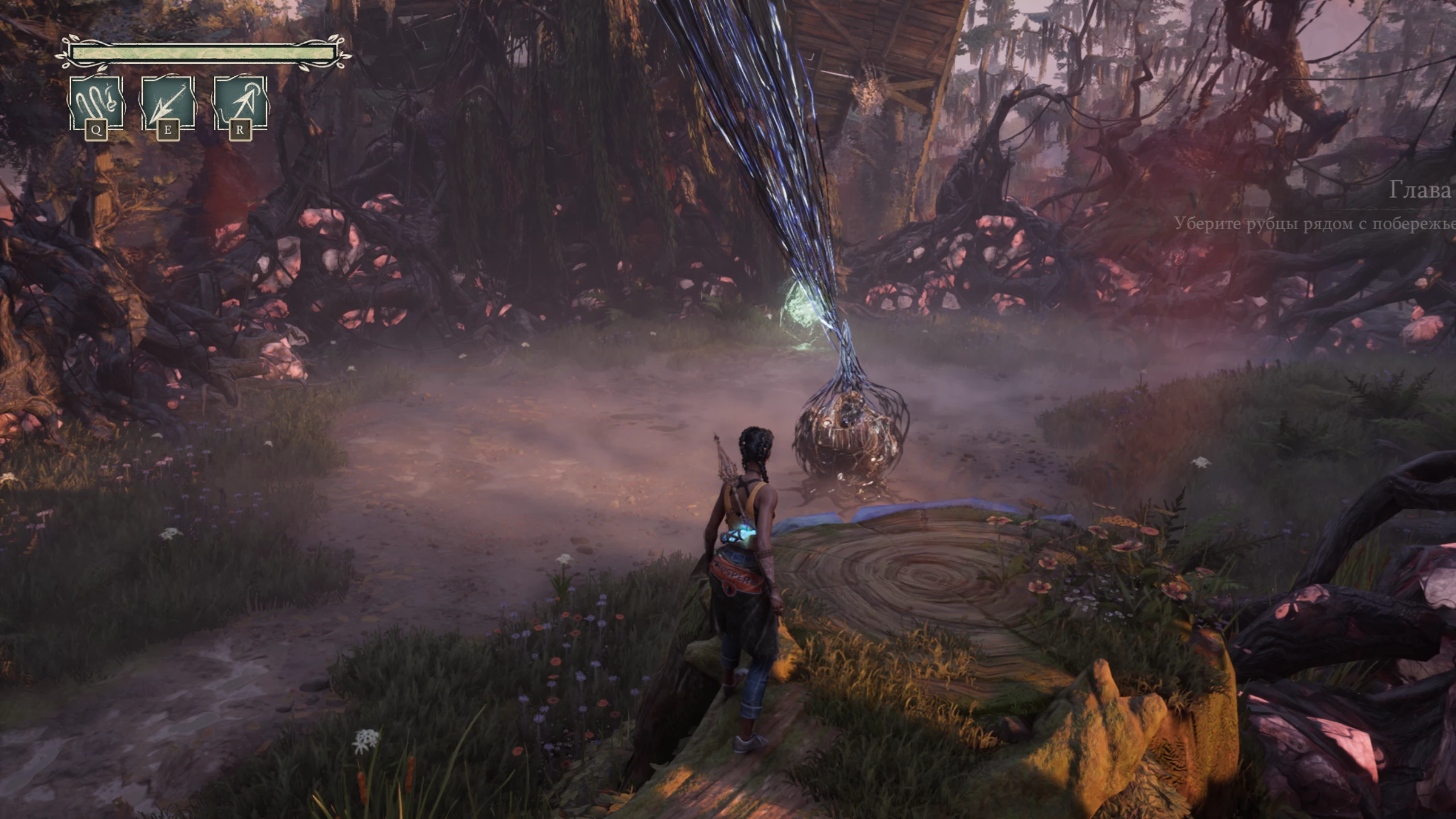Use the downward-pointing arrow pull ability
The width and height of the screenshot is (1456, 819).
(x=167, y=104)
